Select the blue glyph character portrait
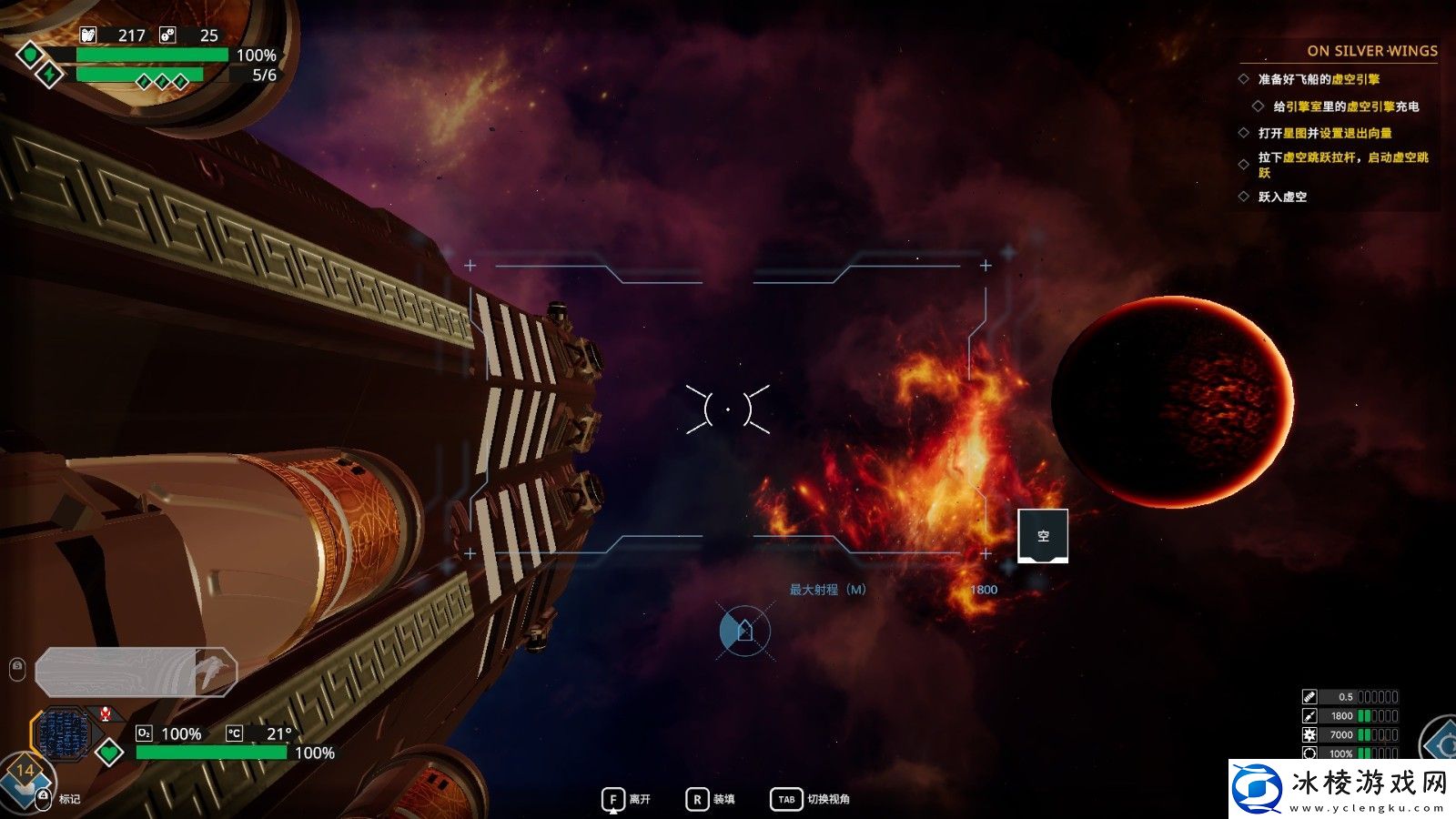The height and width of the screenshot is (819, 1456). coord(62,734)
